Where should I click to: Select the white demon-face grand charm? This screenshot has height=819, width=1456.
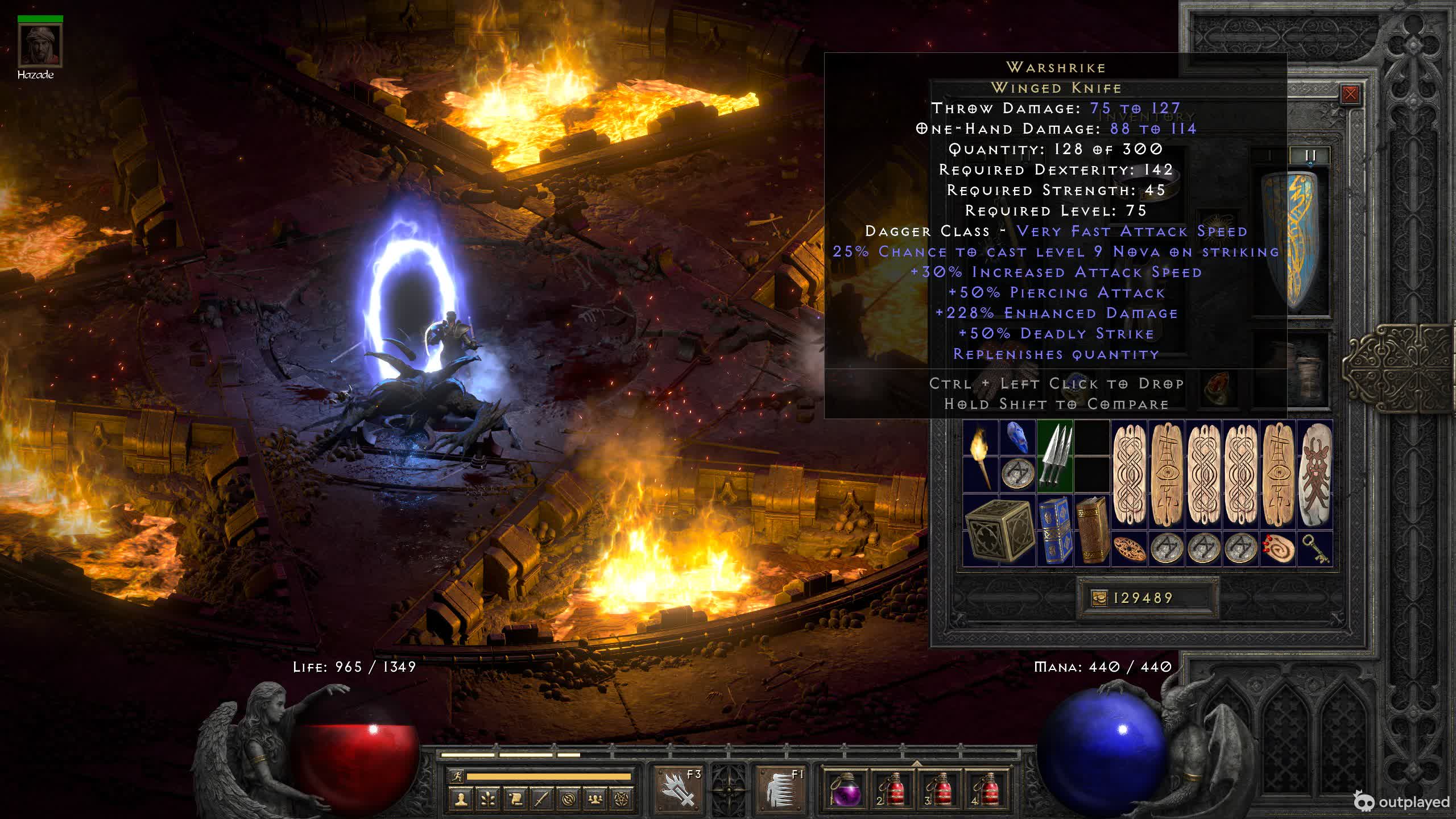1314,474
